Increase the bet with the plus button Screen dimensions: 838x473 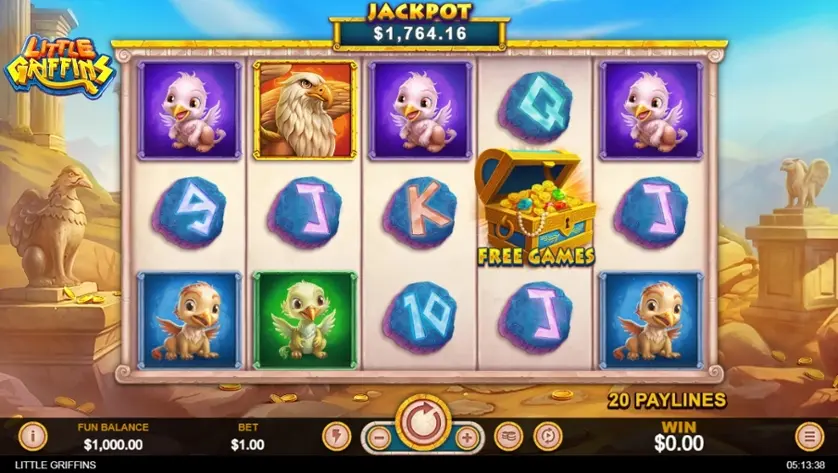(465, 437)
